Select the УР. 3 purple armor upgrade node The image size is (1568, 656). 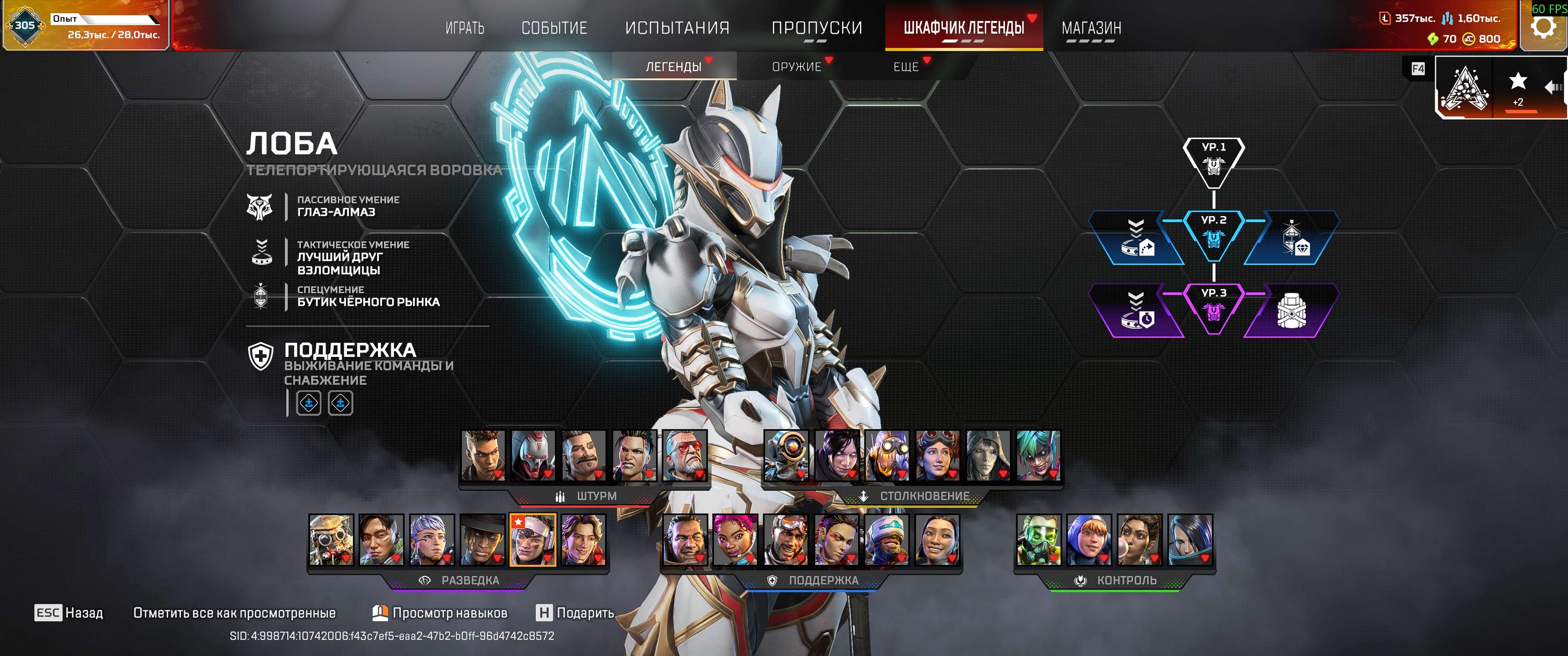coord(1214,308)
